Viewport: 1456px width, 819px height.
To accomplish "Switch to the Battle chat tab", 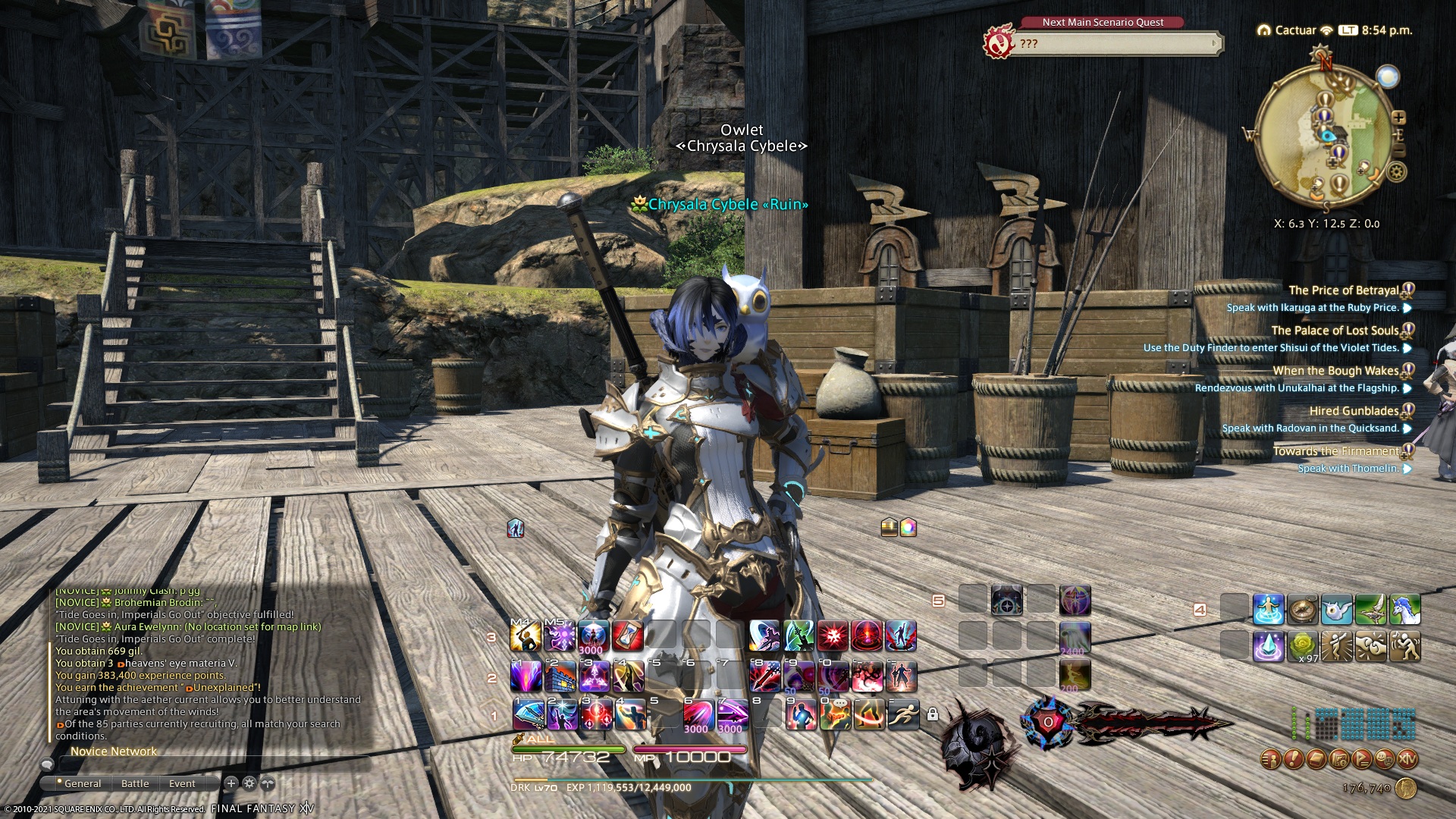I will (135, 783).
